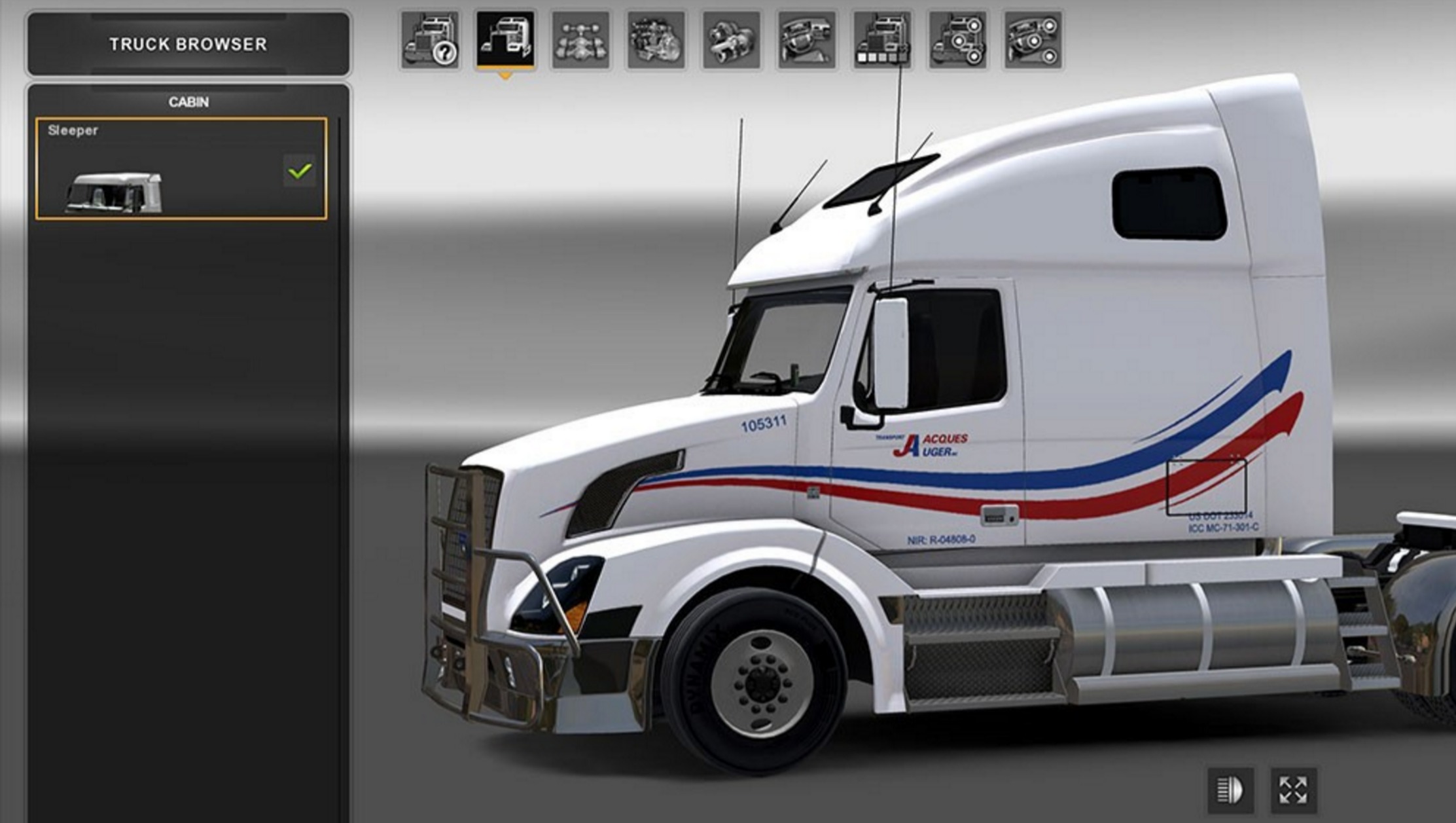Screen dimensions: 1456x823
Task: Select the cabin category tab
Action: [505, 40]
